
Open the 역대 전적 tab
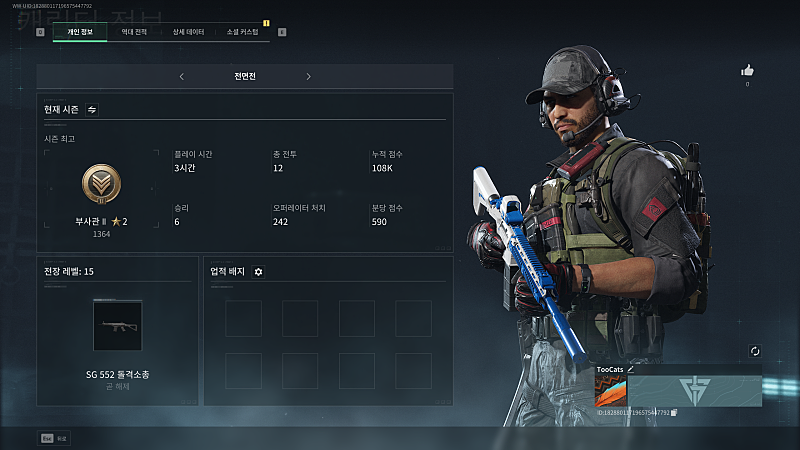[133, 32]
